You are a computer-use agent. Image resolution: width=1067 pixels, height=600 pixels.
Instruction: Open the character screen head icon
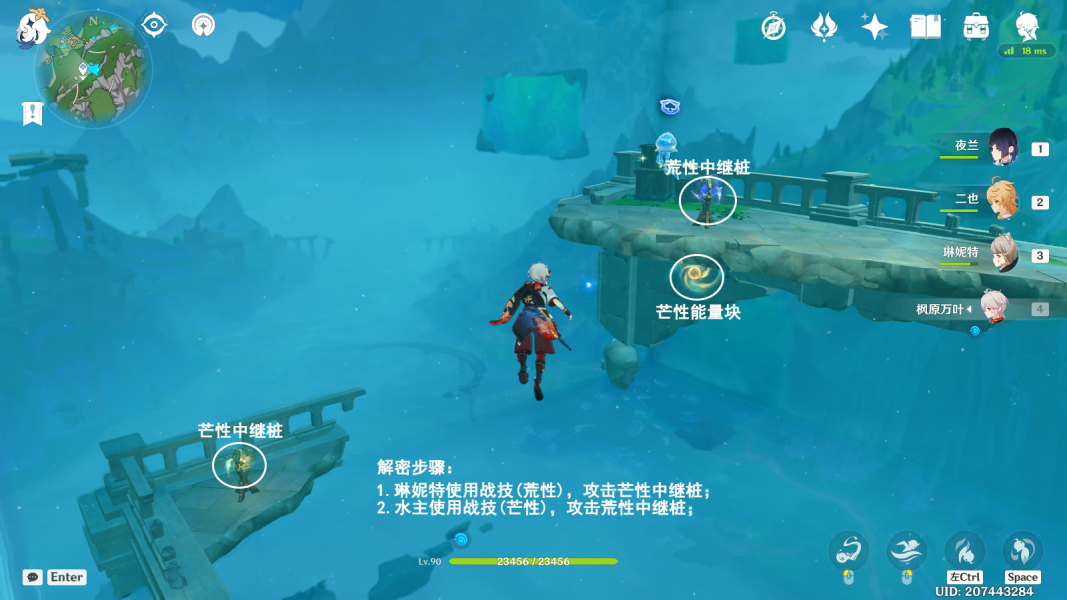1027,27
